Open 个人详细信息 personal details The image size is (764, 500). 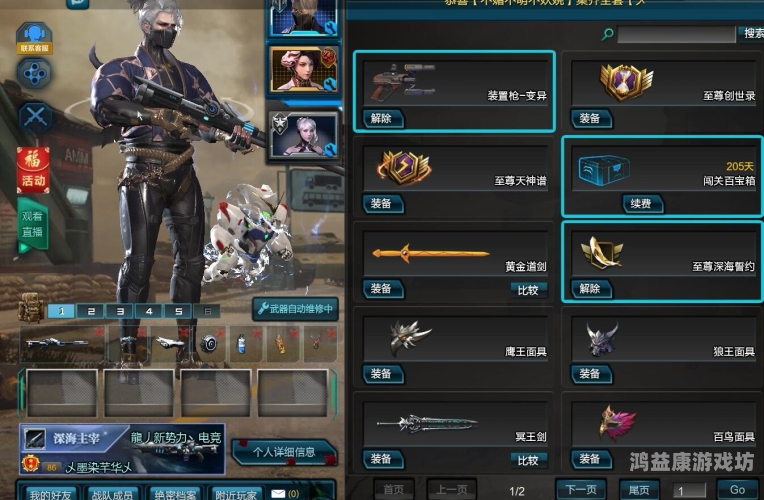(x=284, y=452)
